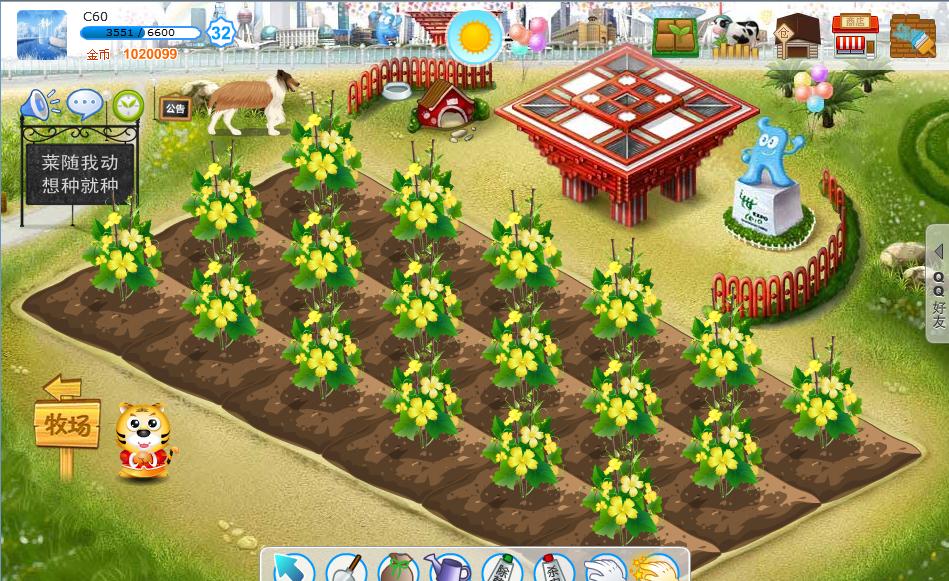Toggle the blue megaphone sound icon

(40, 104)
